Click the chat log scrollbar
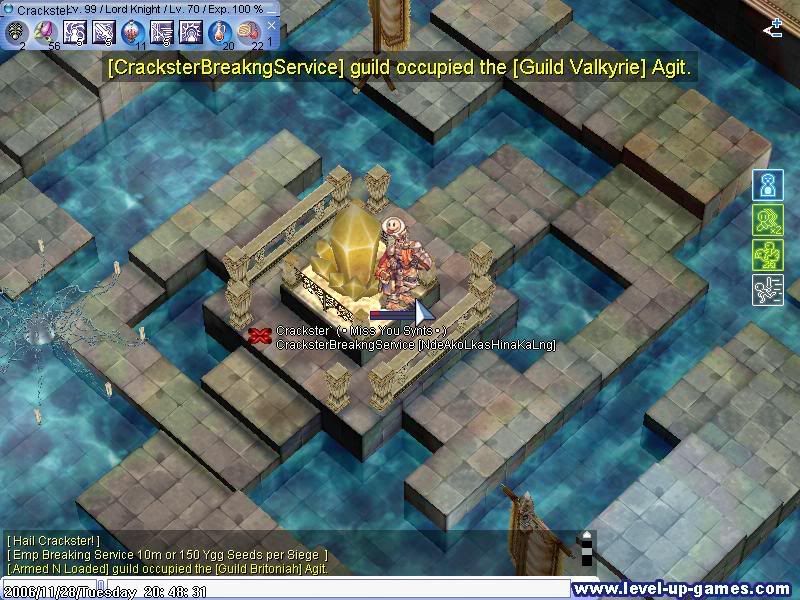 click(x=588, y=548)
